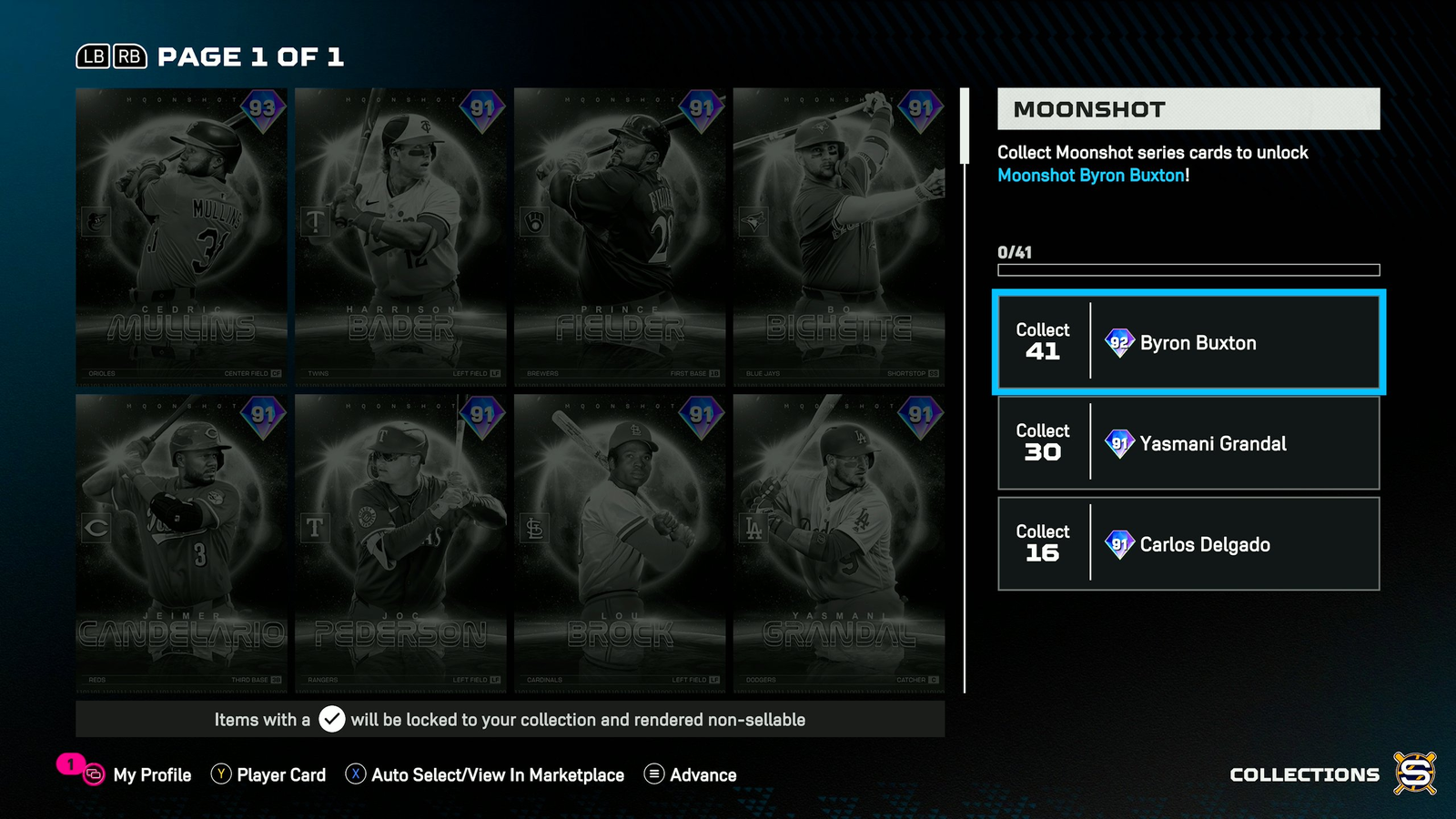Click the COLLECTIONS label
This screenshot has width=1456, height=819.
click(1304, 774)
